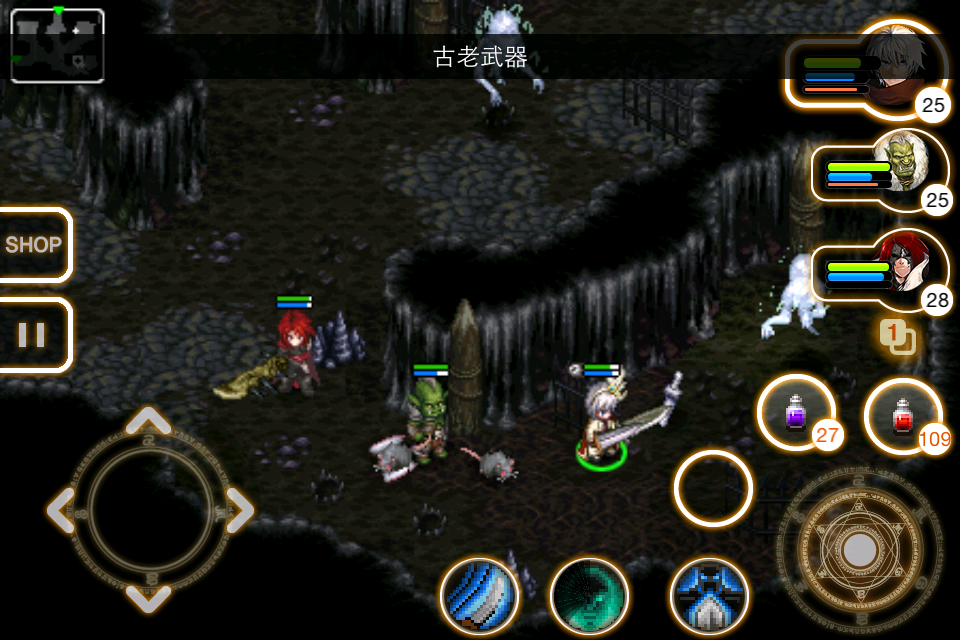
Task: Move right with the d-pad arrow
Action: (x=238, y=510)
